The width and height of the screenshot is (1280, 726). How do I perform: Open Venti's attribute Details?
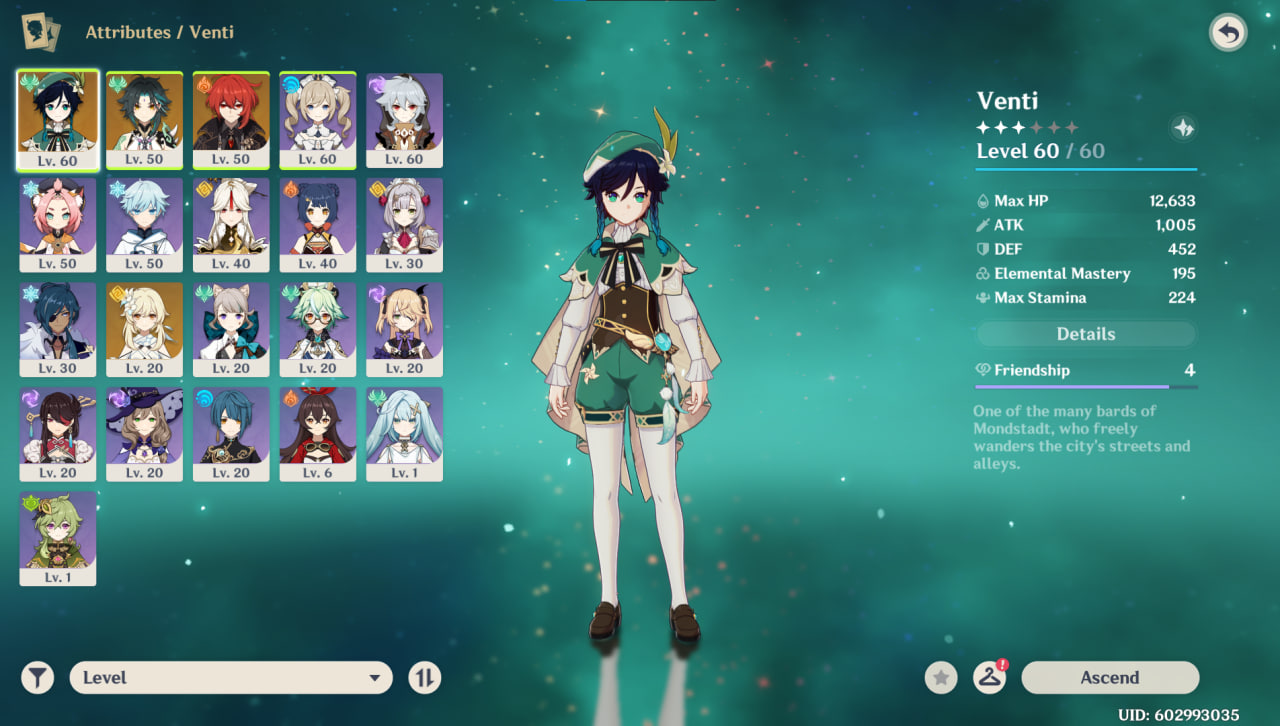pyautogui.click(x=1085, y=334)
